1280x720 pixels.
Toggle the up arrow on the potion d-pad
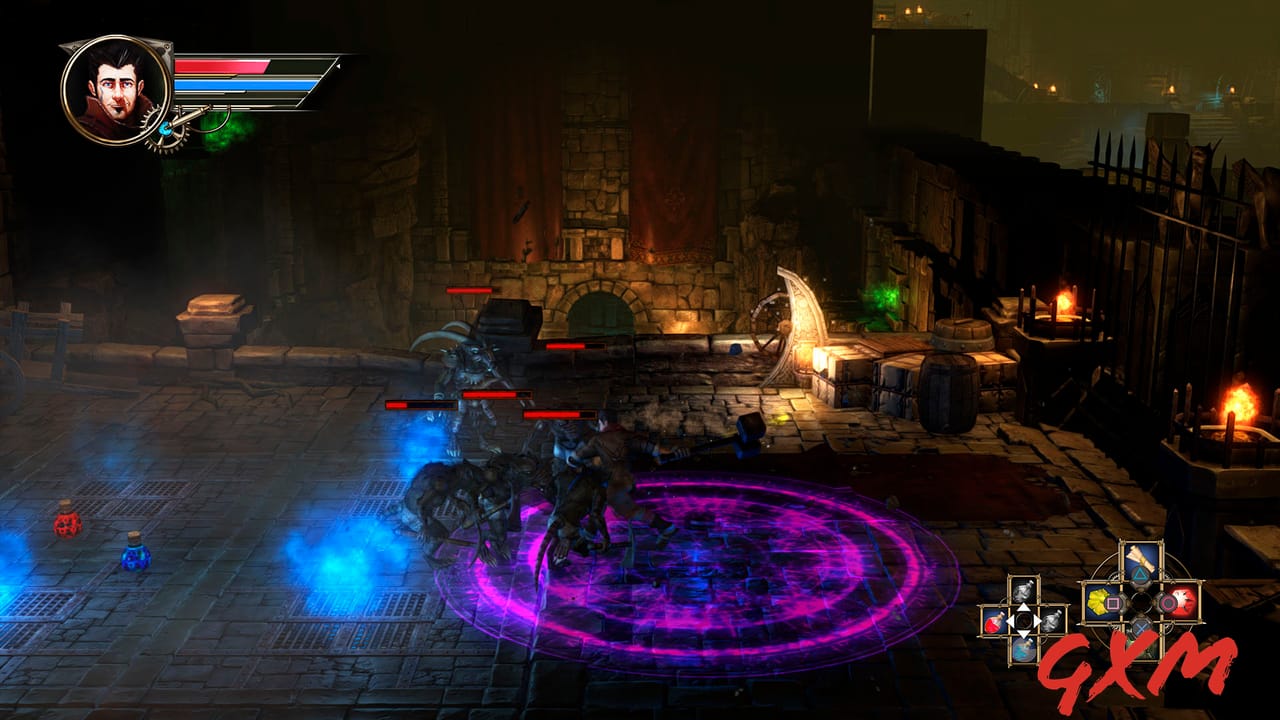pos(1023,607)
